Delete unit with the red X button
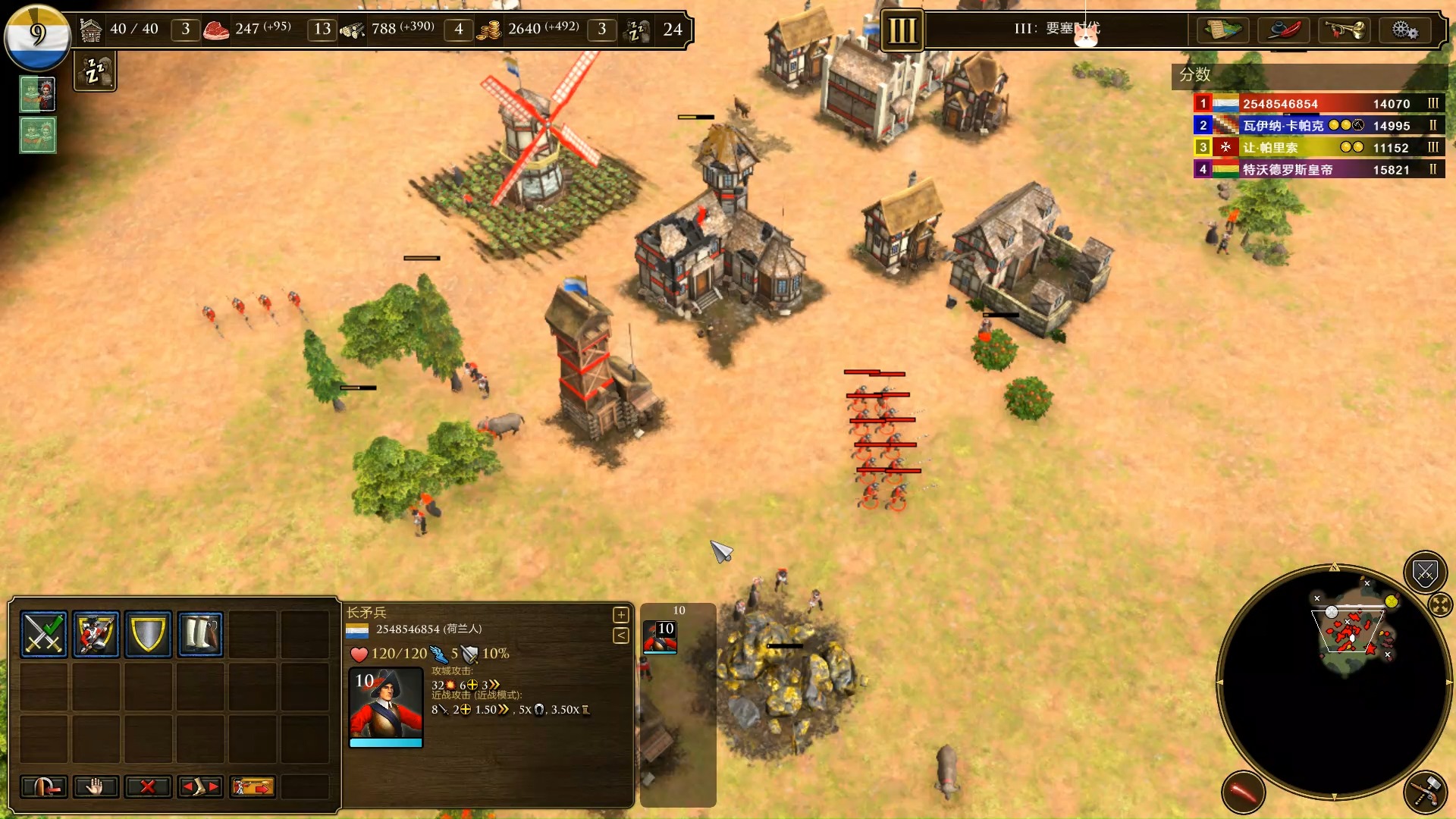Image resolution: width=1456 pixels, height=819 pixels. coord(148,787)
